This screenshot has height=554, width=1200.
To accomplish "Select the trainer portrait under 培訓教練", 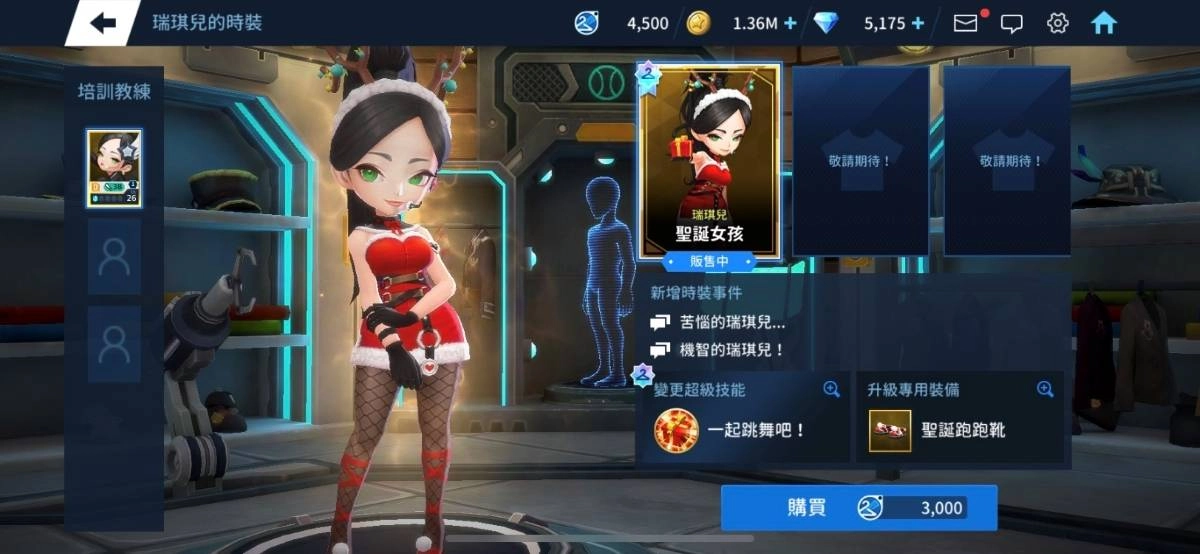I will tap(114, 168).
